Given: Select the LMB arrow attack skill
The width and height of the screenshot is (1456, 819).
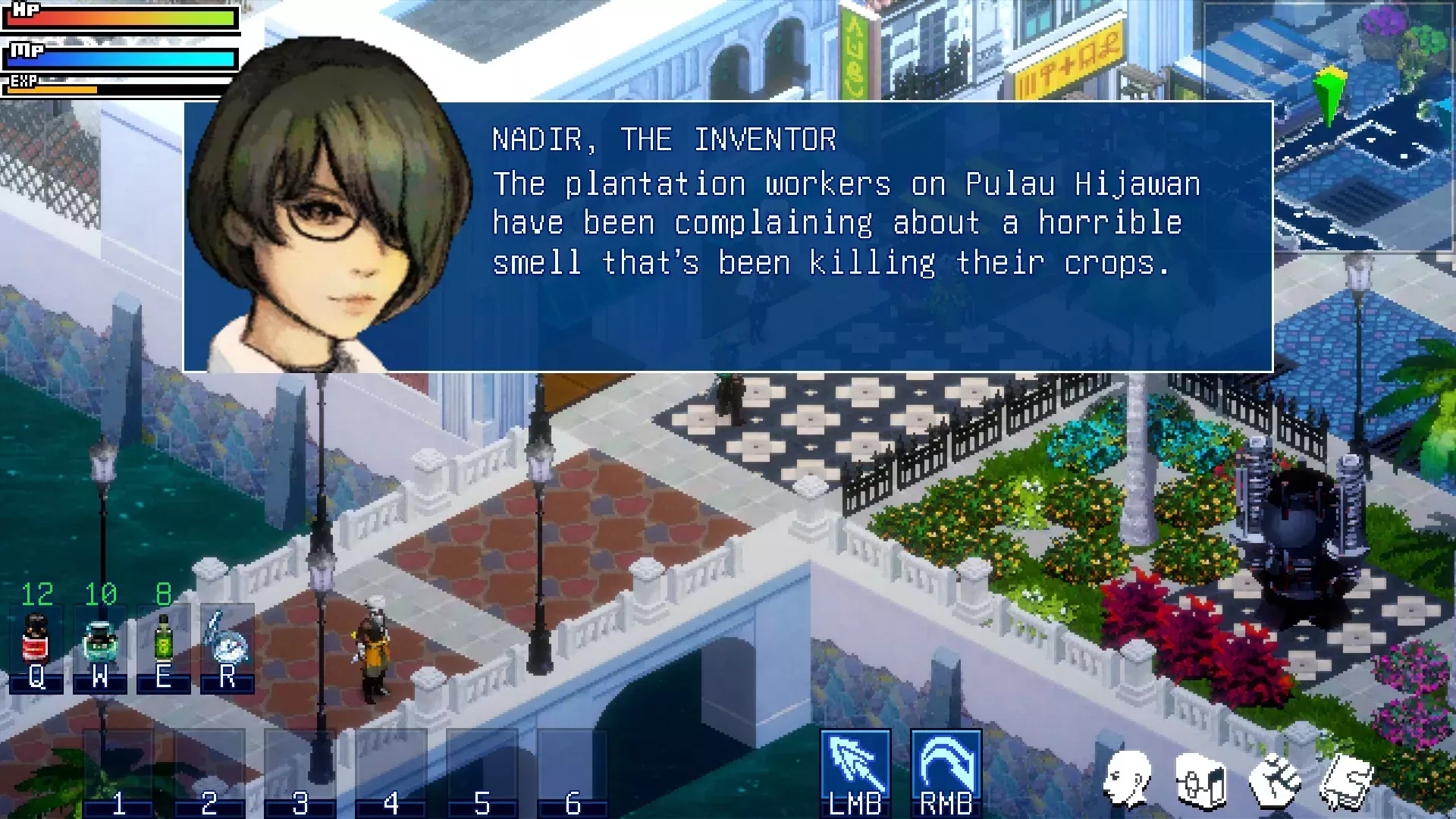Looking at the screenshot, I should point(855,767).
